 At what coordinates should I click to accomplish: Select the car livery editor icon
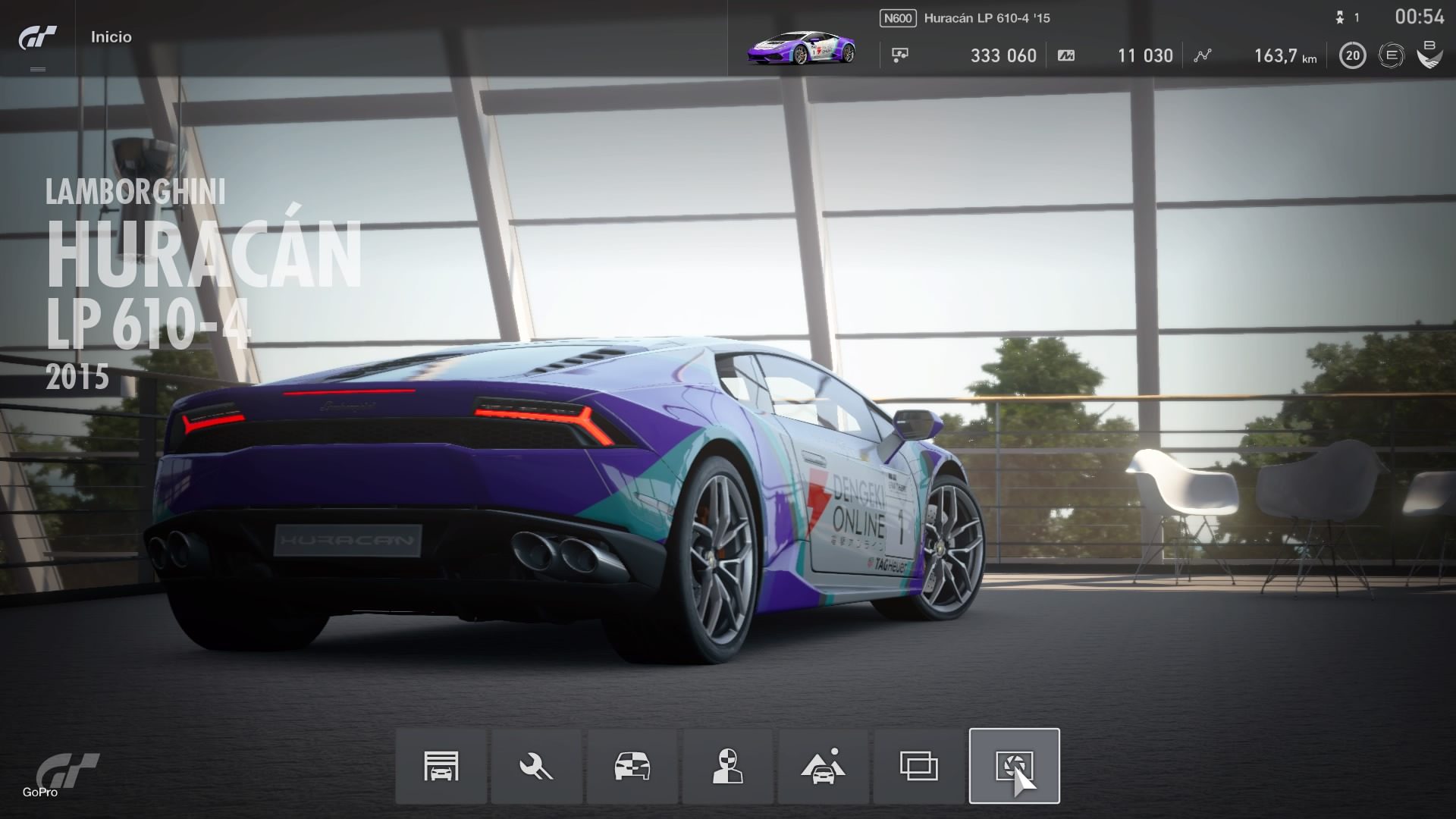pyautogui.click(x=632, y=766)
